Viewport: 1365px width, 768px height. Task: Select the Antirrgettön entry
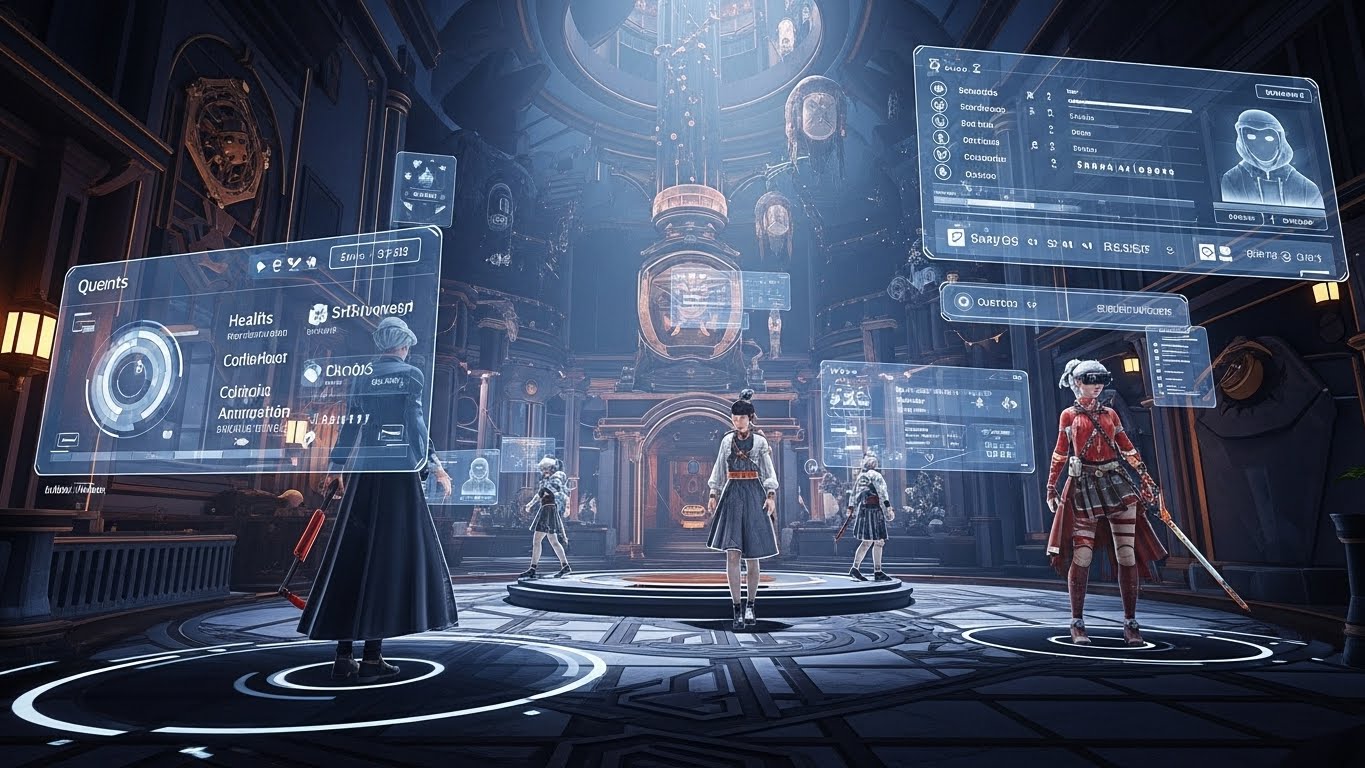(x=254, y=411)
